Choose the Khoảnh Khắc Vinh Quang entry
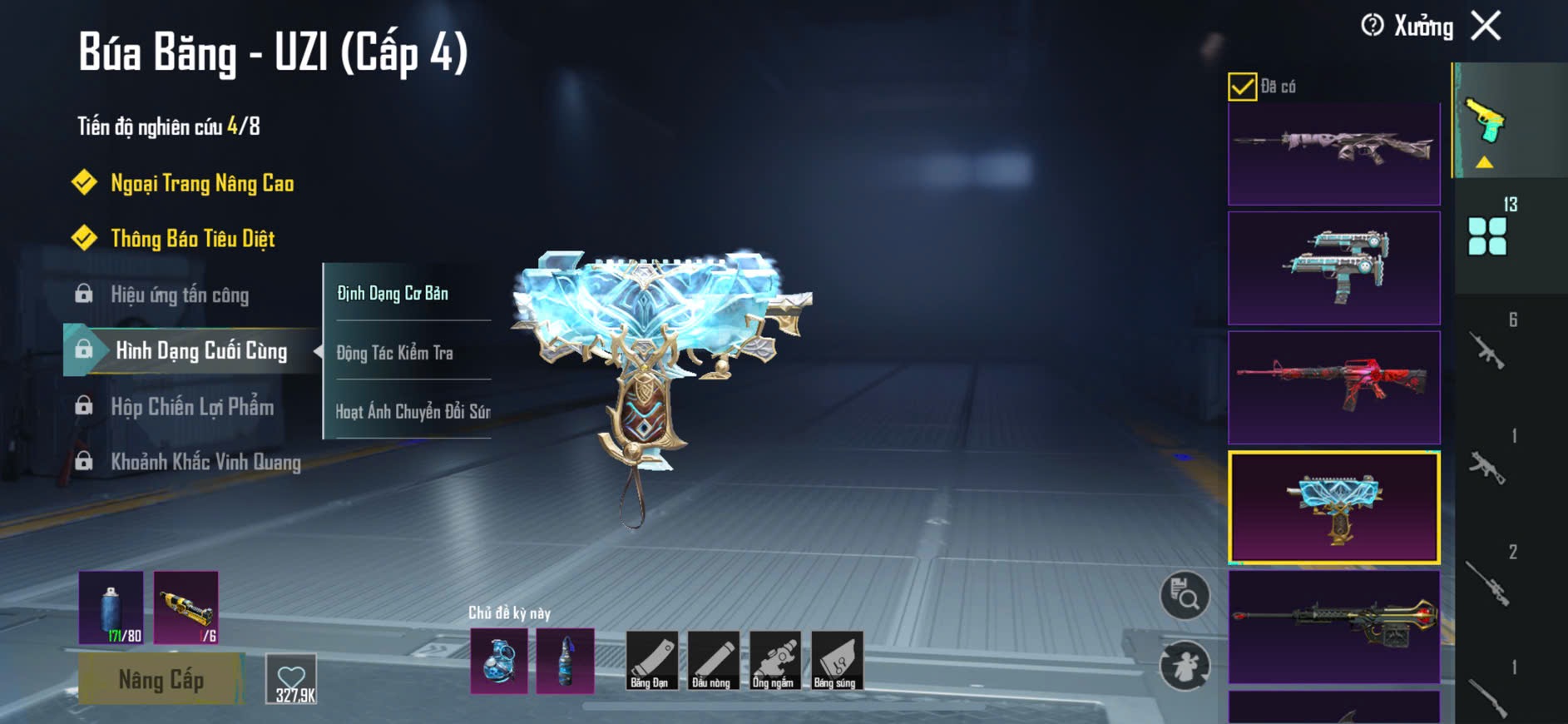This screenshot has width=1568, height=724. pos(205,462)
